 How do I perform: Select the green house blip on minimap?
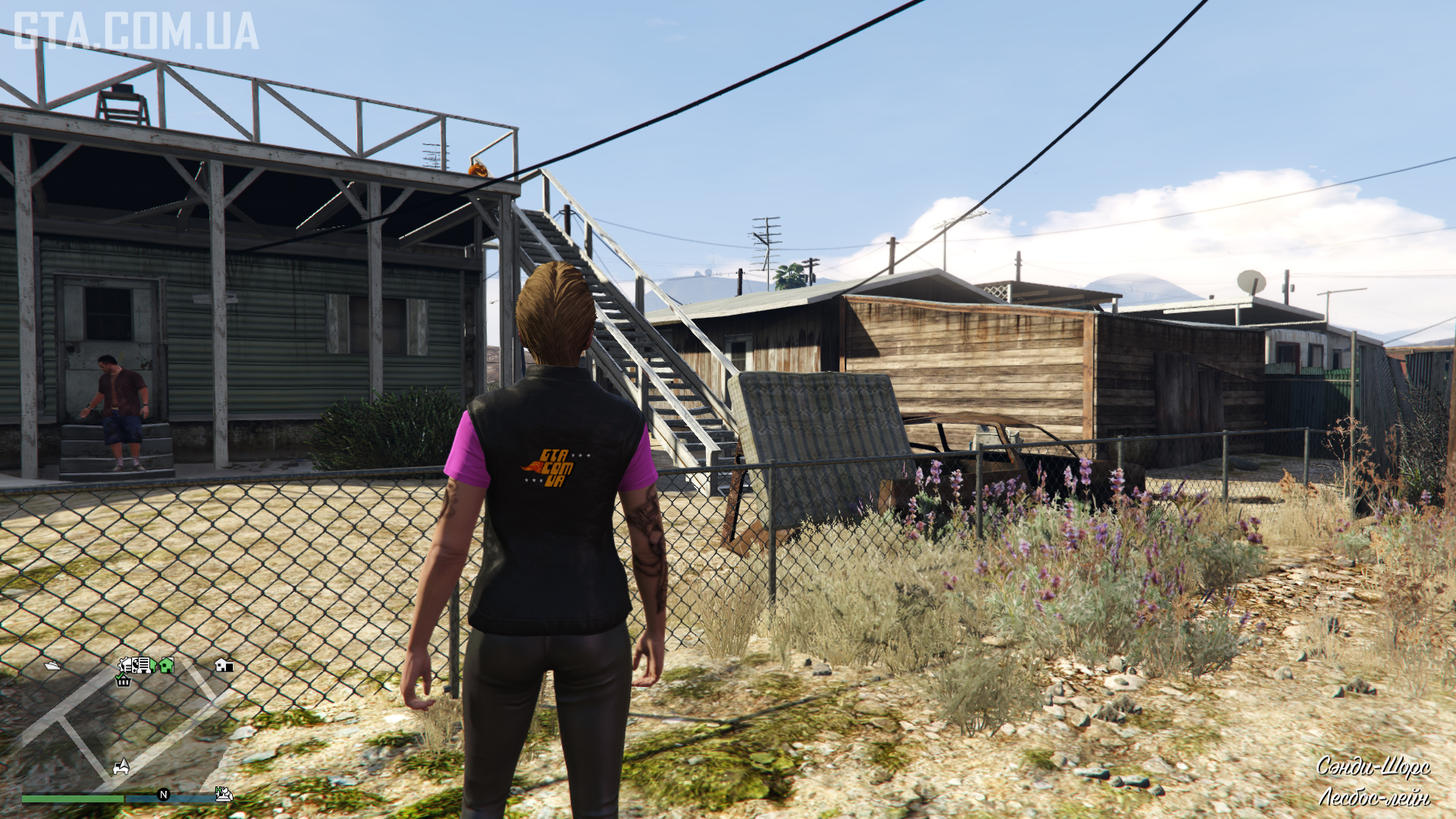[x=166, y=665]
